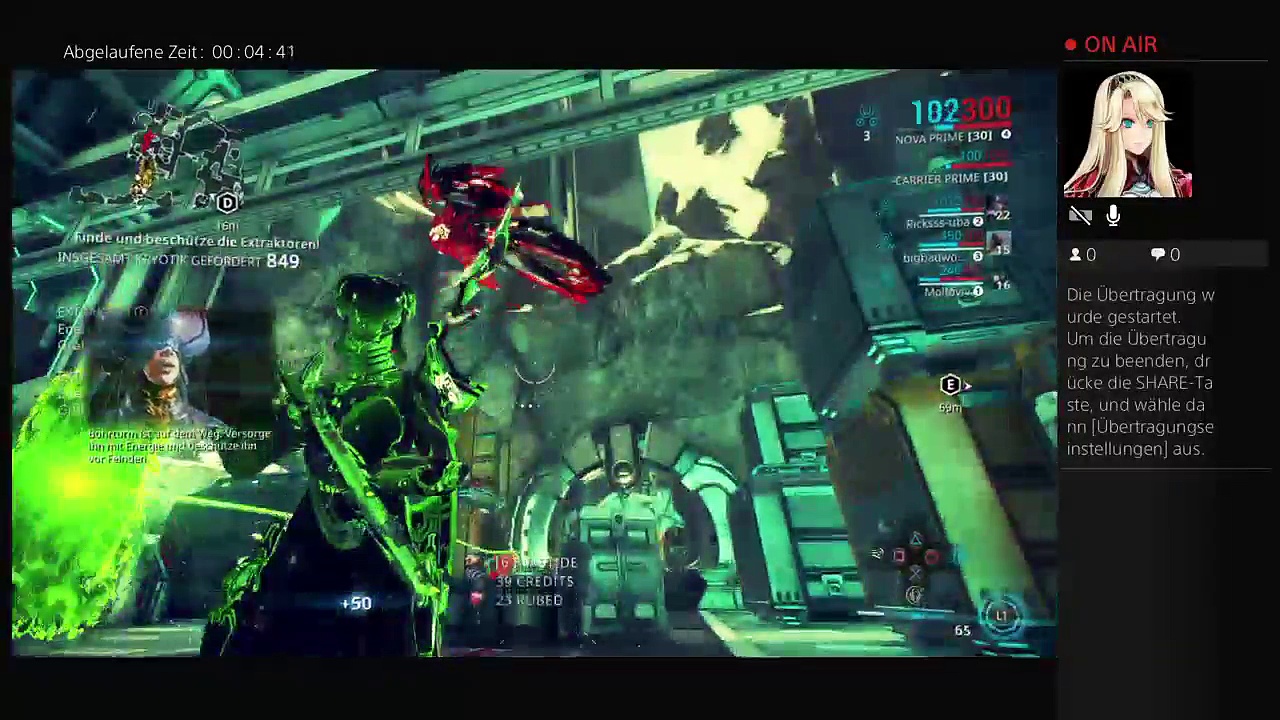Select the 'Finde und beschütze die Extraktoren' objective
1280x720 pixels.
coord(197,241)
